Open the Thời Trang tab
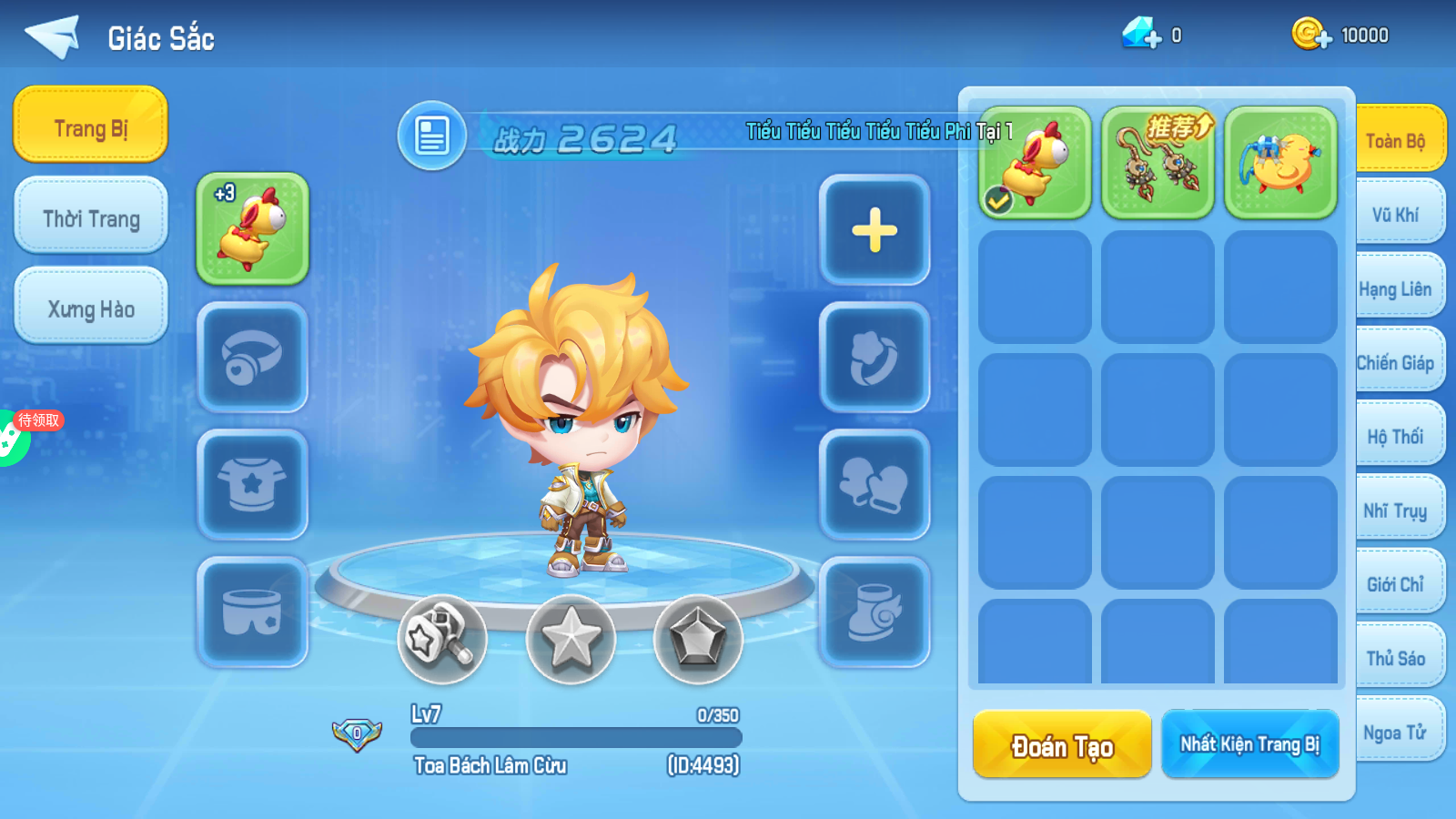The image size is (1456, 819). tap(91, 217)
